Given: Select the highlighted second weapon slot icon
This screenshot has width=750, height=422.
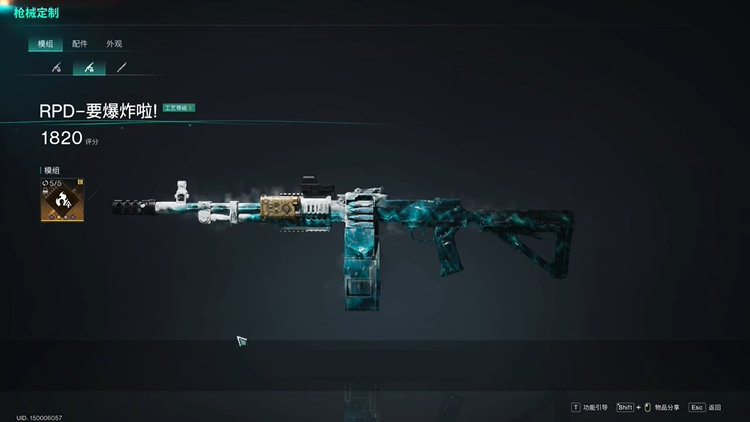Looking at the screenshot, I should point(89,68).
